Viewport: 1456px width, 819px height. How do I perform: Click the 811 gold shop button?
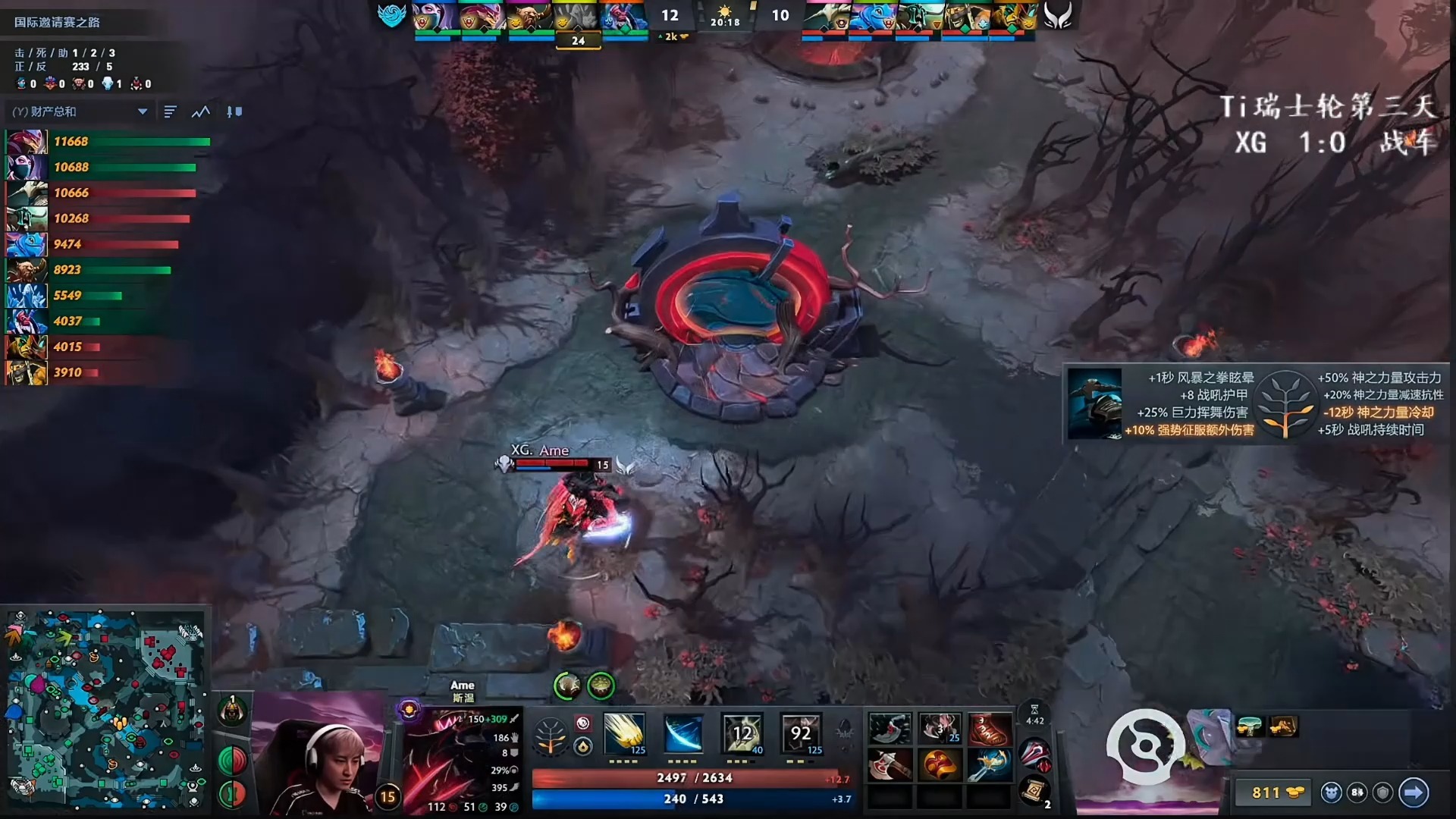(1276, 792)
